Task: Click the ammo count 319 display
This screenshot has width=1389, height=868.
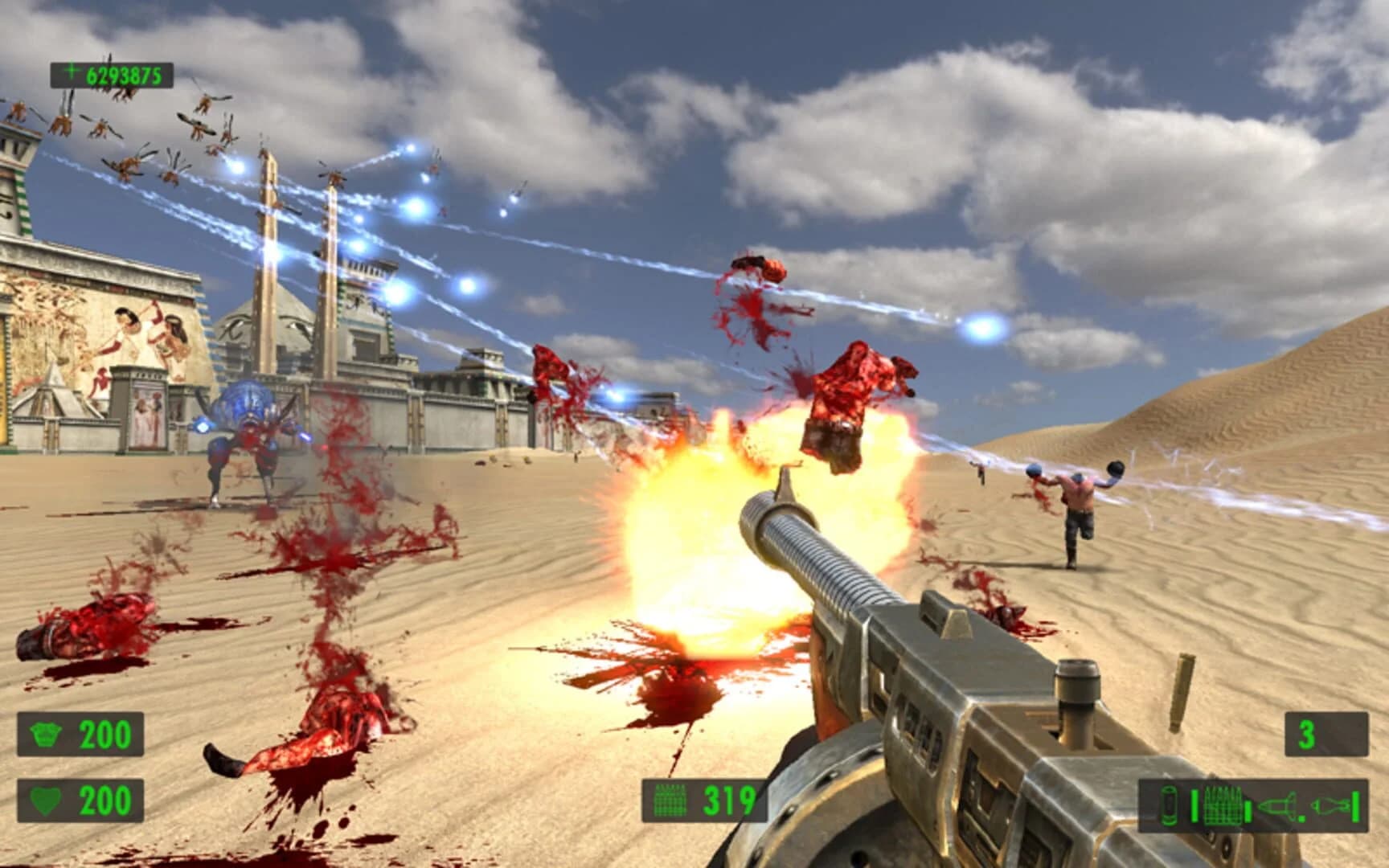Action: [x=727, y=799]
